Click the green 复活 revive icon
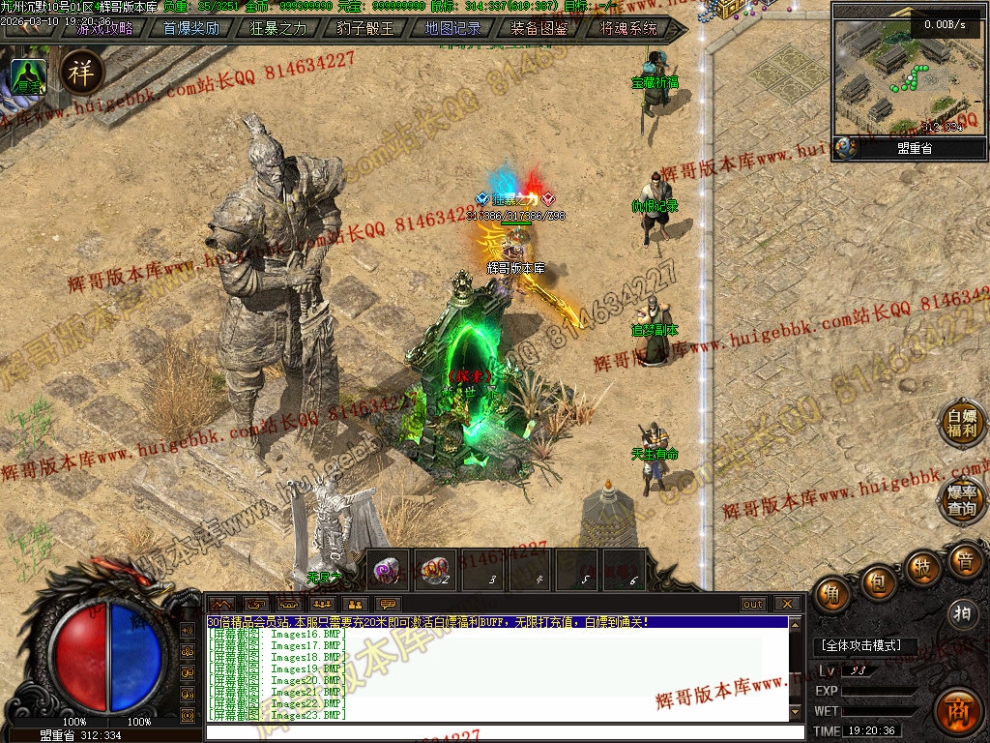The width and height of the screenshot is (990, 743). point(27,77)
